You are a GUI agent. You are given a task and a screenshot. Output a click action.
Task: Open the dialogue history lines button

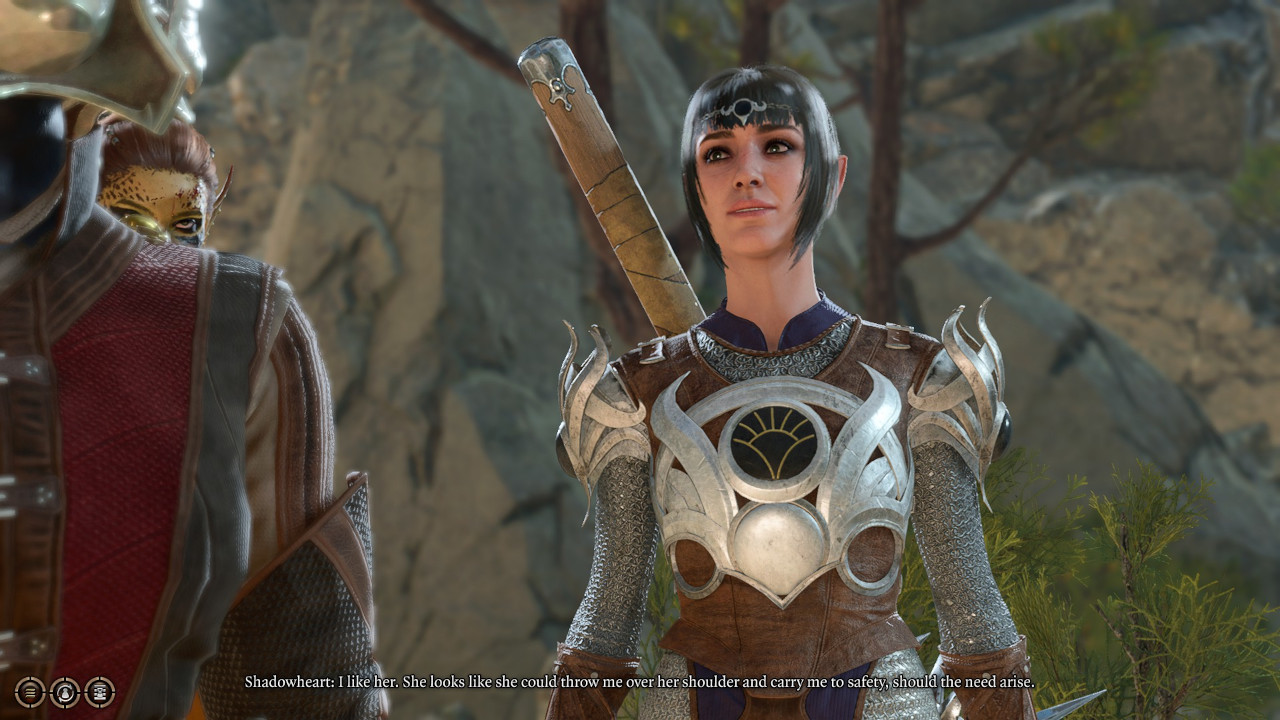30,691
